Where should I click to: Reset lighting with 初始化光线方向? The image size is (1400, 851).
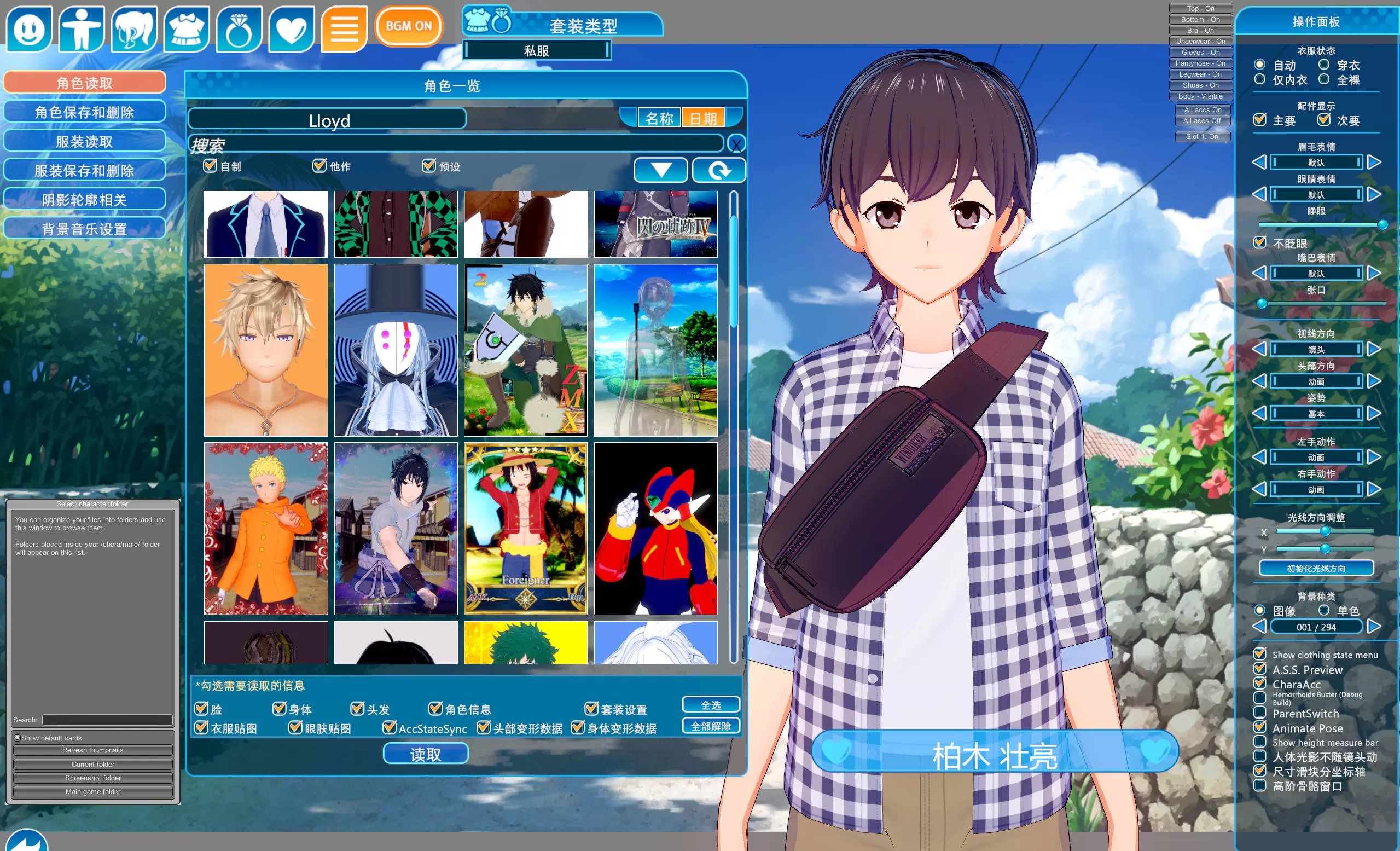tap(1316, 568)
